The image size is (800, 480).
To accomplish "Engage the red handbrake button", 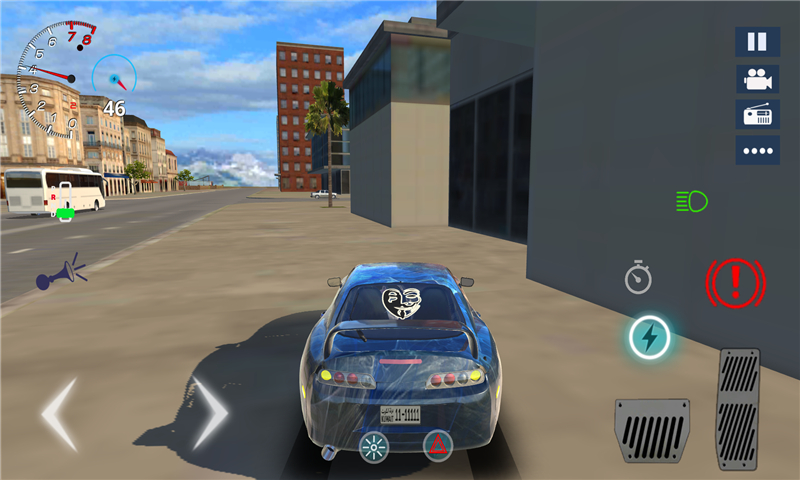I will [x=735, y=281].
